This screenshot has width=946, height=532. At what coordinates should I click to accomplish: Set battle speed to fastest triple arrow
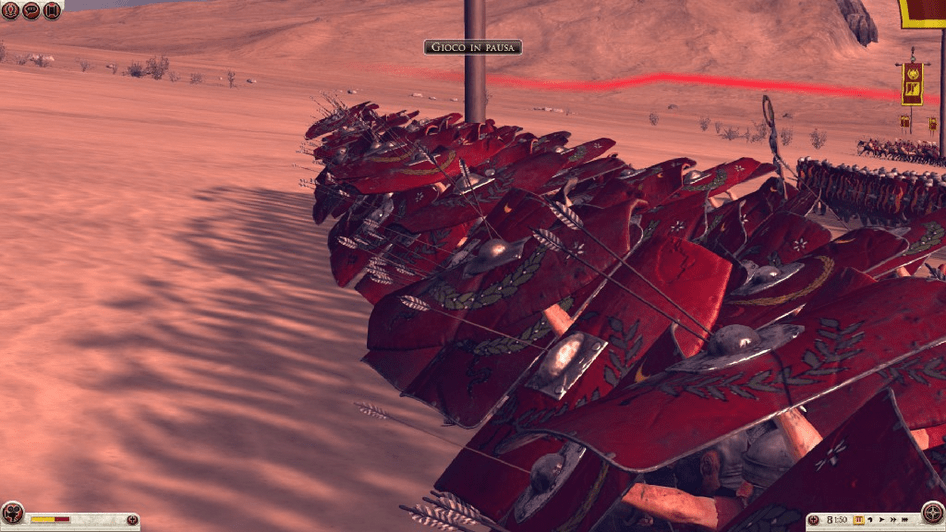[x=903, y=520]
